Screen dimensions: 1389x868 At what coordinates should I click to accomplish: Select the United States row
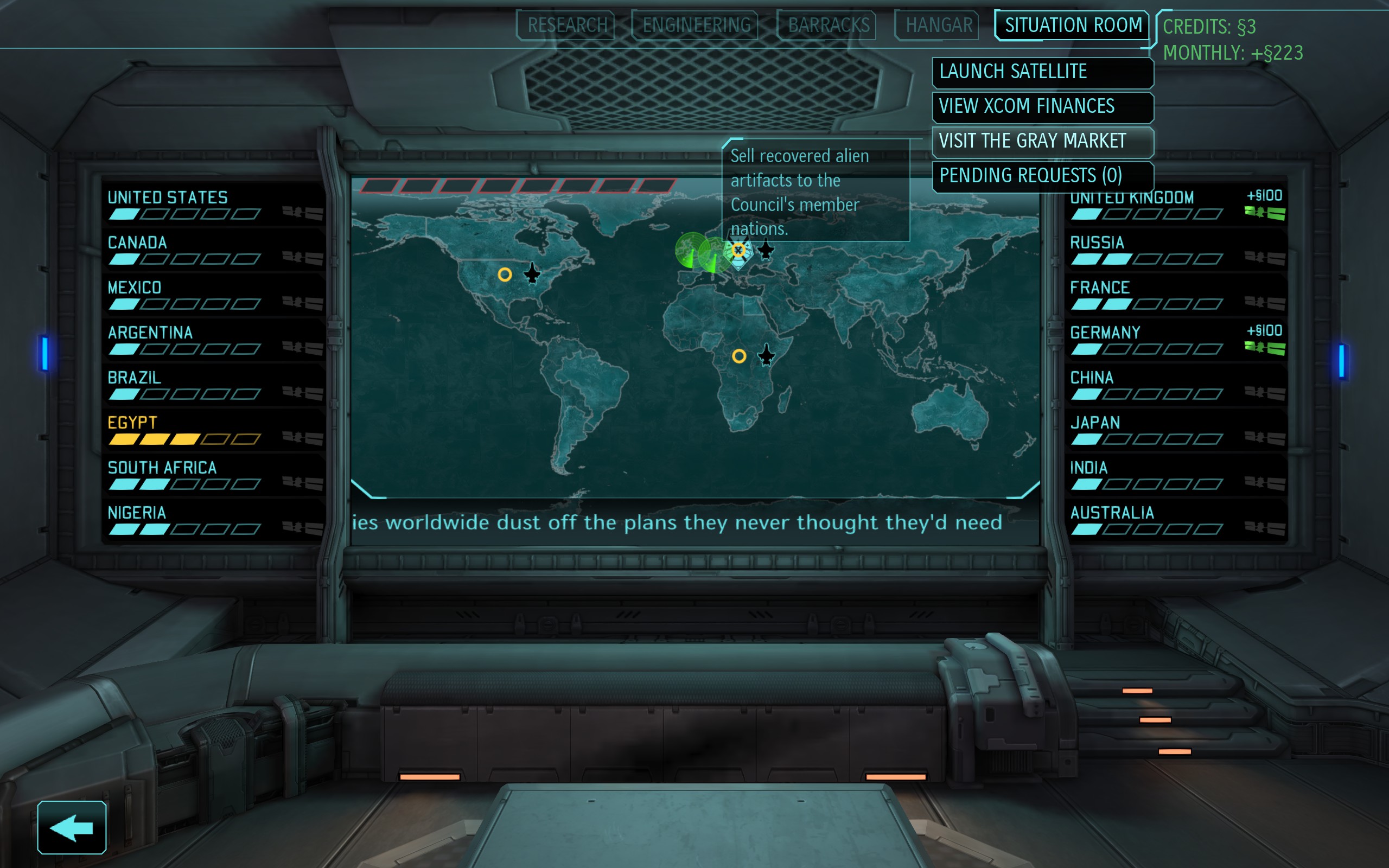[x=214, y=205]
